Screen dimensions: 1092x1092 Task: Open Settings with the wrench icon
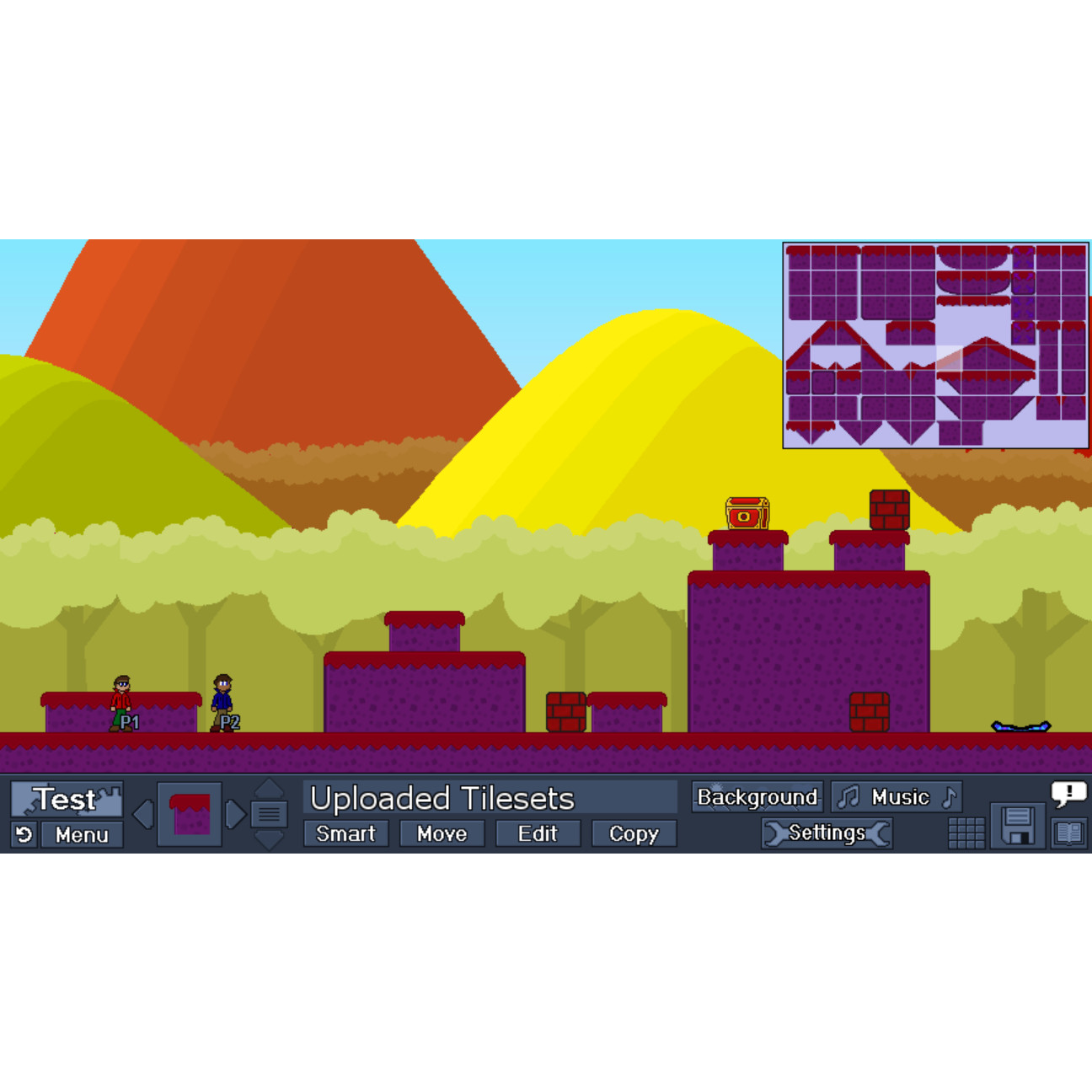tap(827, 832)
